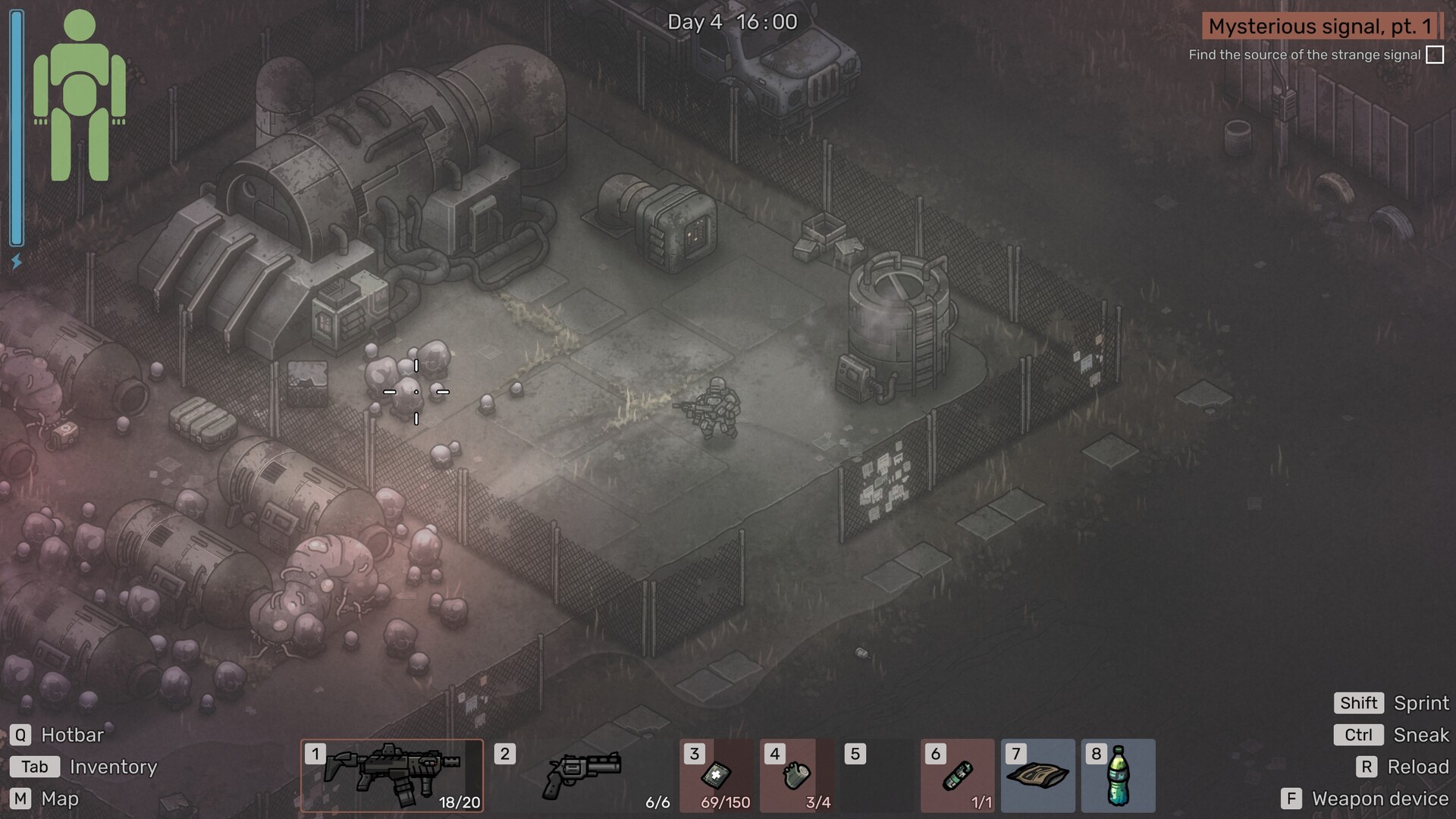Choose the green water bottle slot
Viewport: 1456px width, 819px height.
pyautogui.click(x=1118, y=775)
